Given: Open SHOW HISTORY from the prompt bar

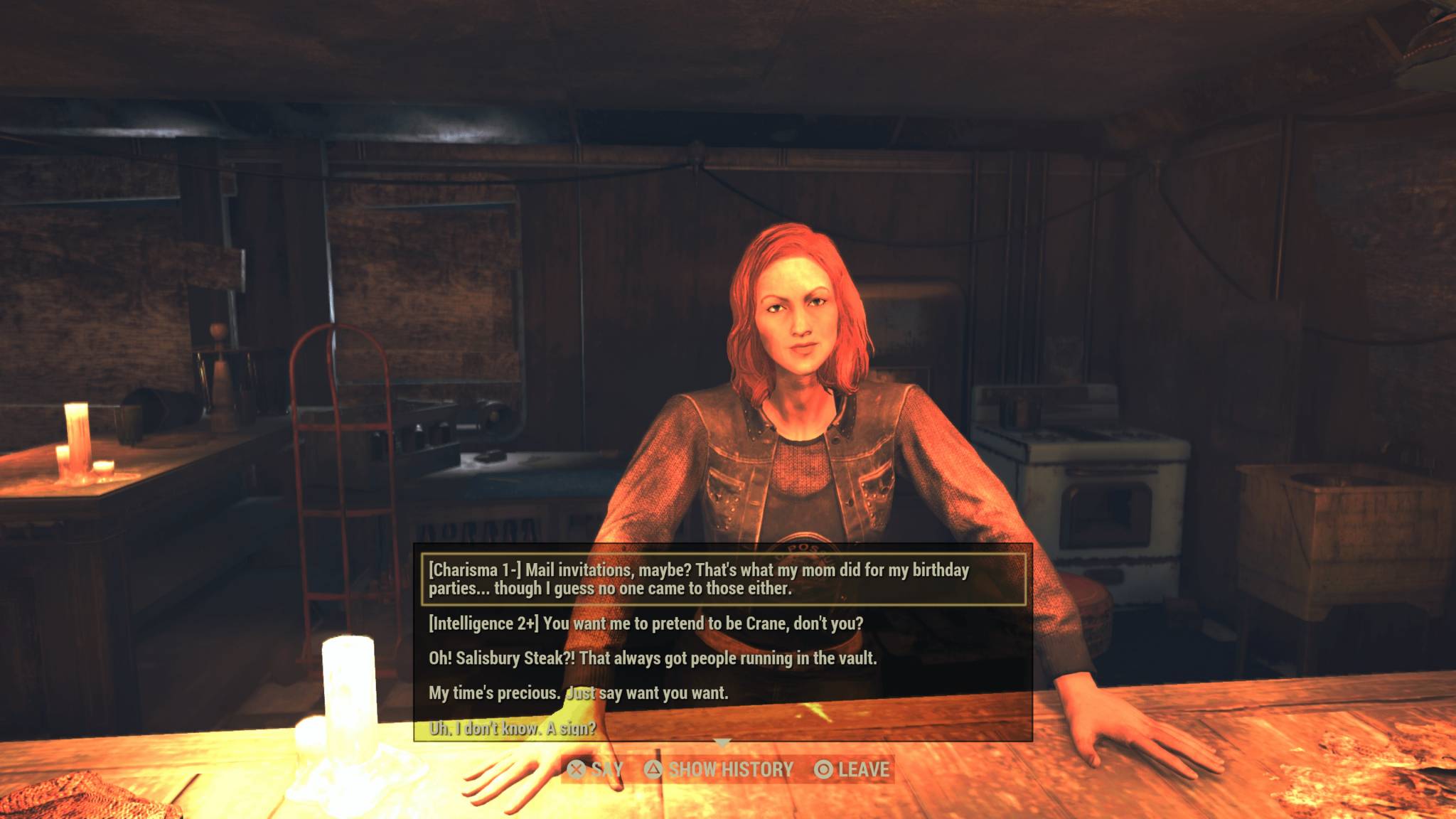Looking at the screenshot, I should click(732, 769).
